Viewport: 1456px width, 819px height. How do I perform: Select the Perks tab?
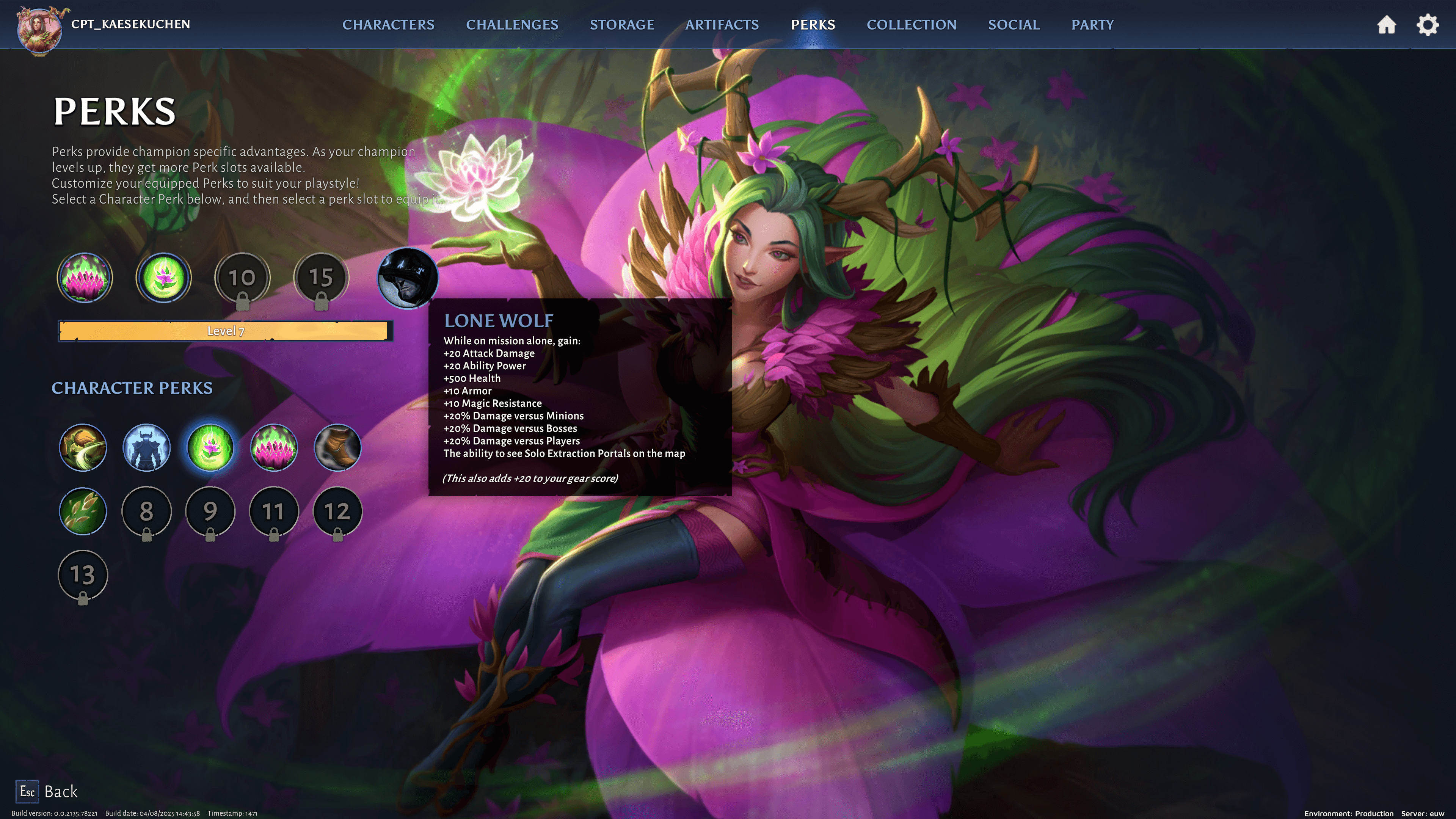813,25
